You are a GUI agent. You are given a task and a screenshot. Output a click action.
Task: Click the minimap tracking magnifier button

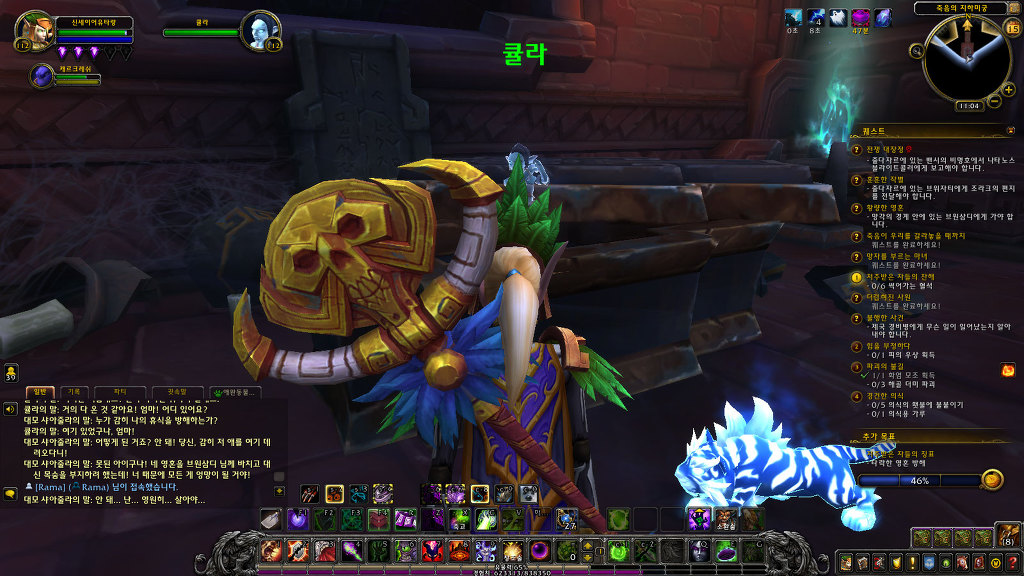916,50
